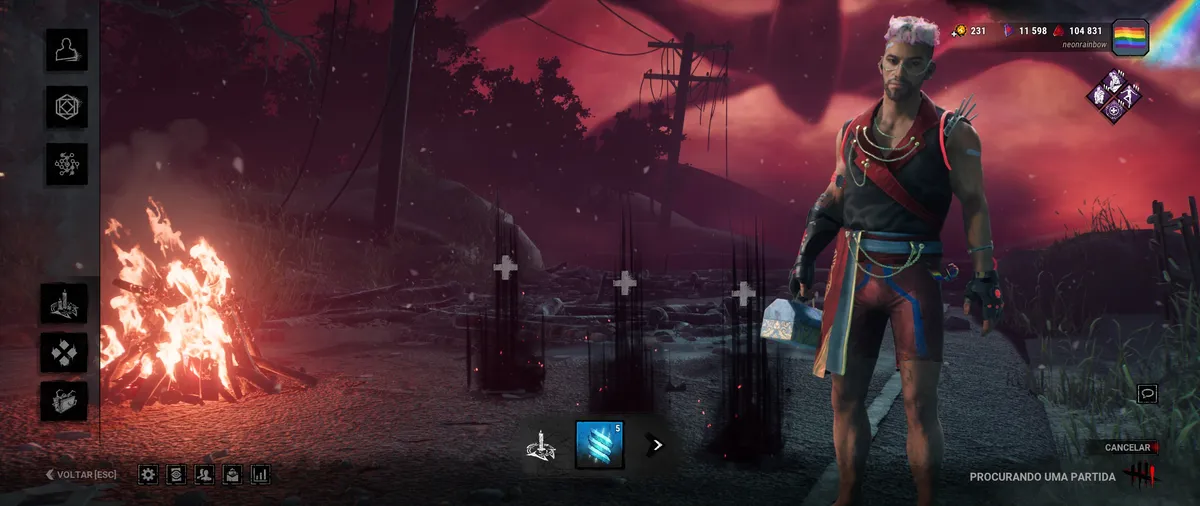Click the arrow next to the blue spiral item
This screenshot has width=1200, height=506.
pos(657,445)
